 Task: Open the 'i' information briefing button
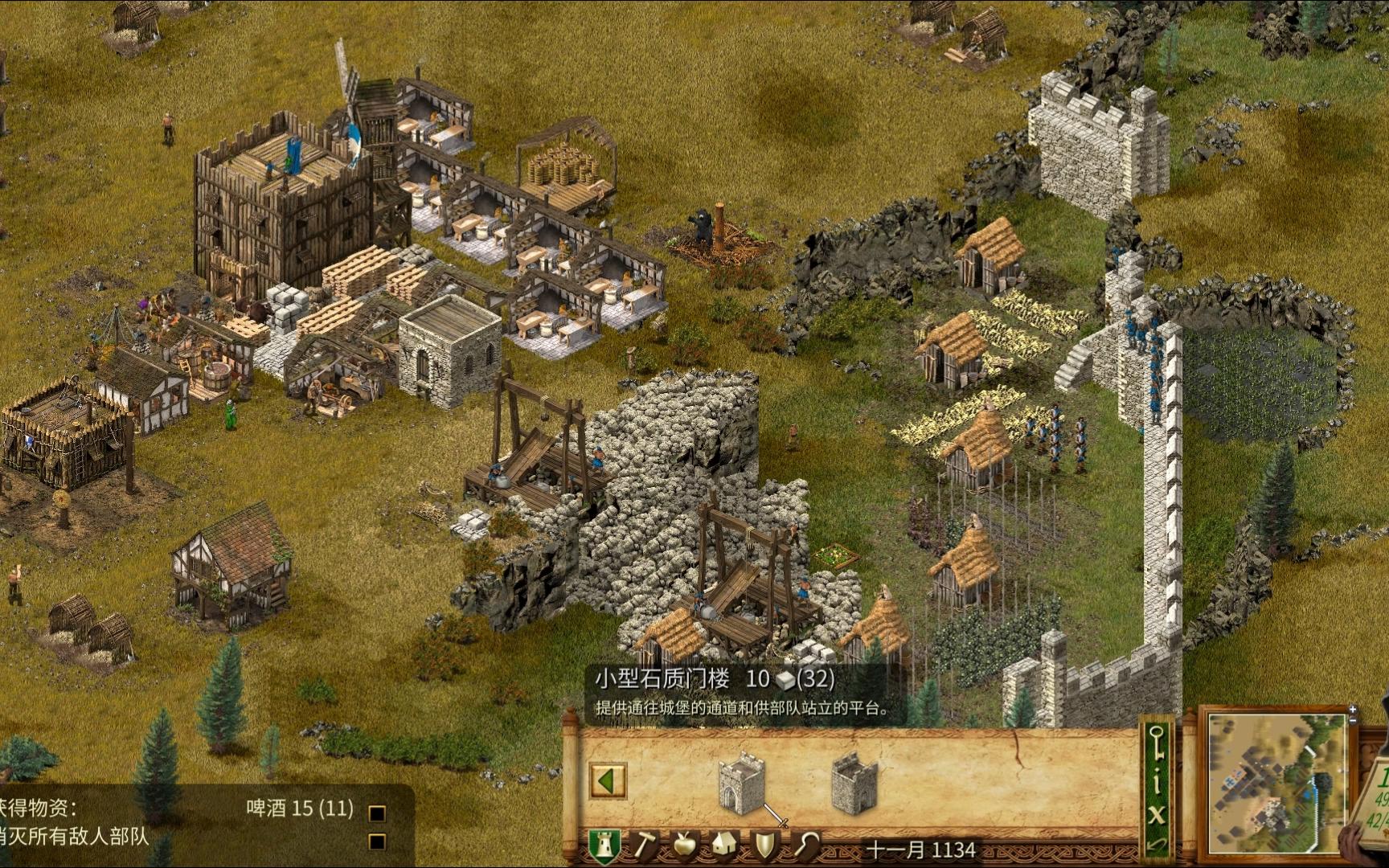[x=1156, y=784]
